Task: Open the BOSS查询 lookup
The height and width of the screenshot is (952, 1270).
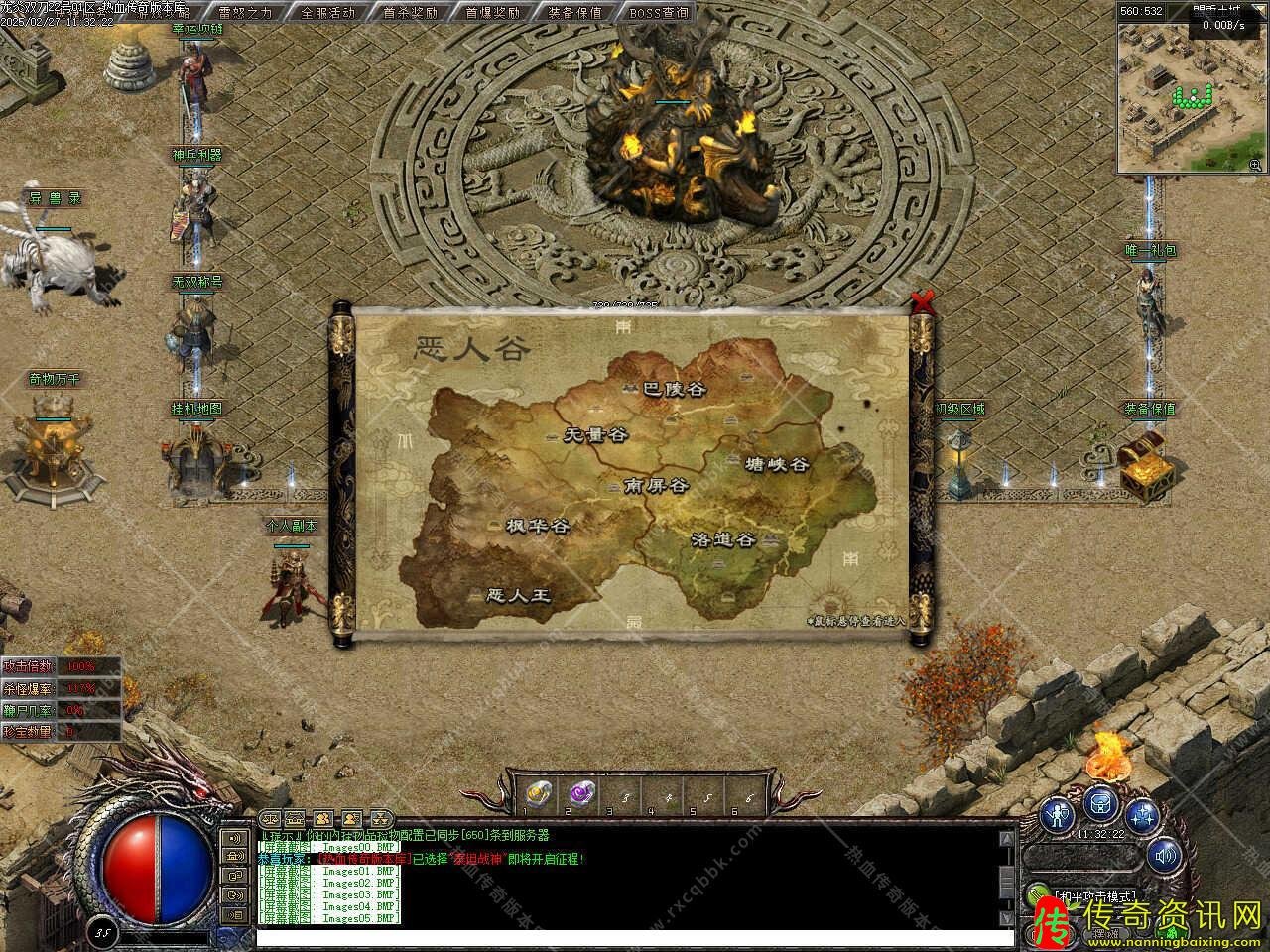Action: [x=658, y=12]
